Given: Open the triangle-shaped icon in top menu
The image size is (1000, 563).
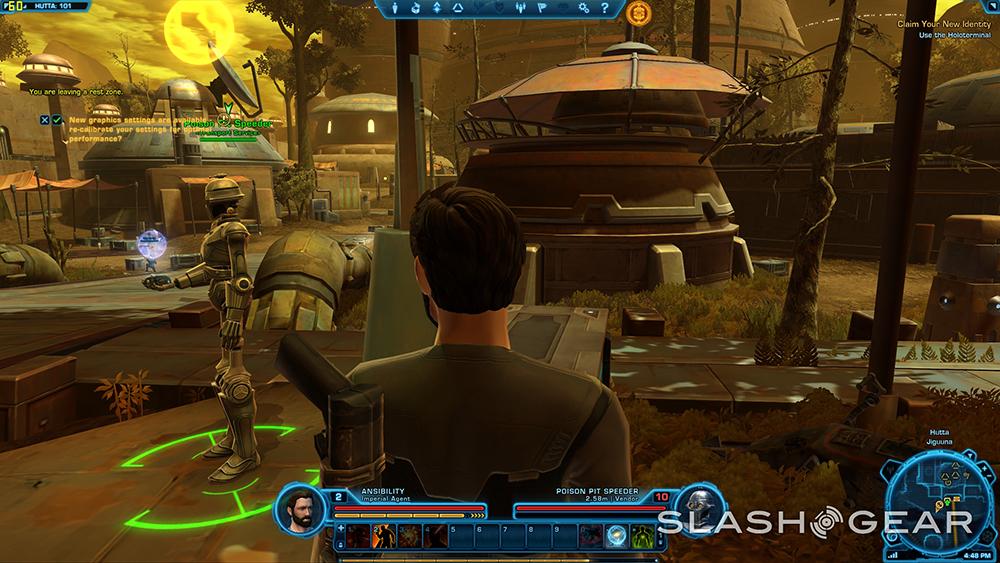Looking at the screenshot, I should [x=457, y=8].
